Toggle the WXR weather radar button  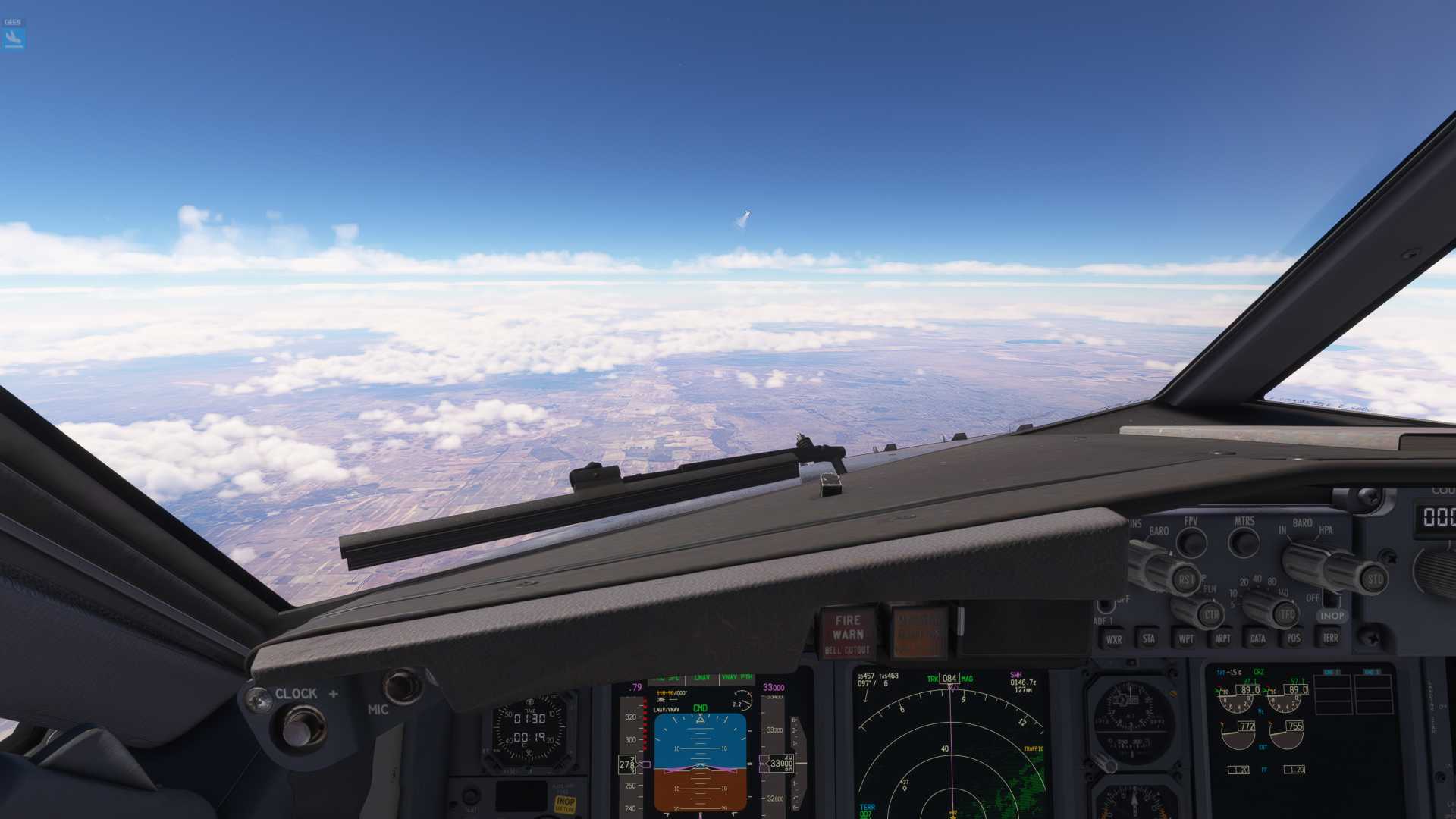[1113, 639]
